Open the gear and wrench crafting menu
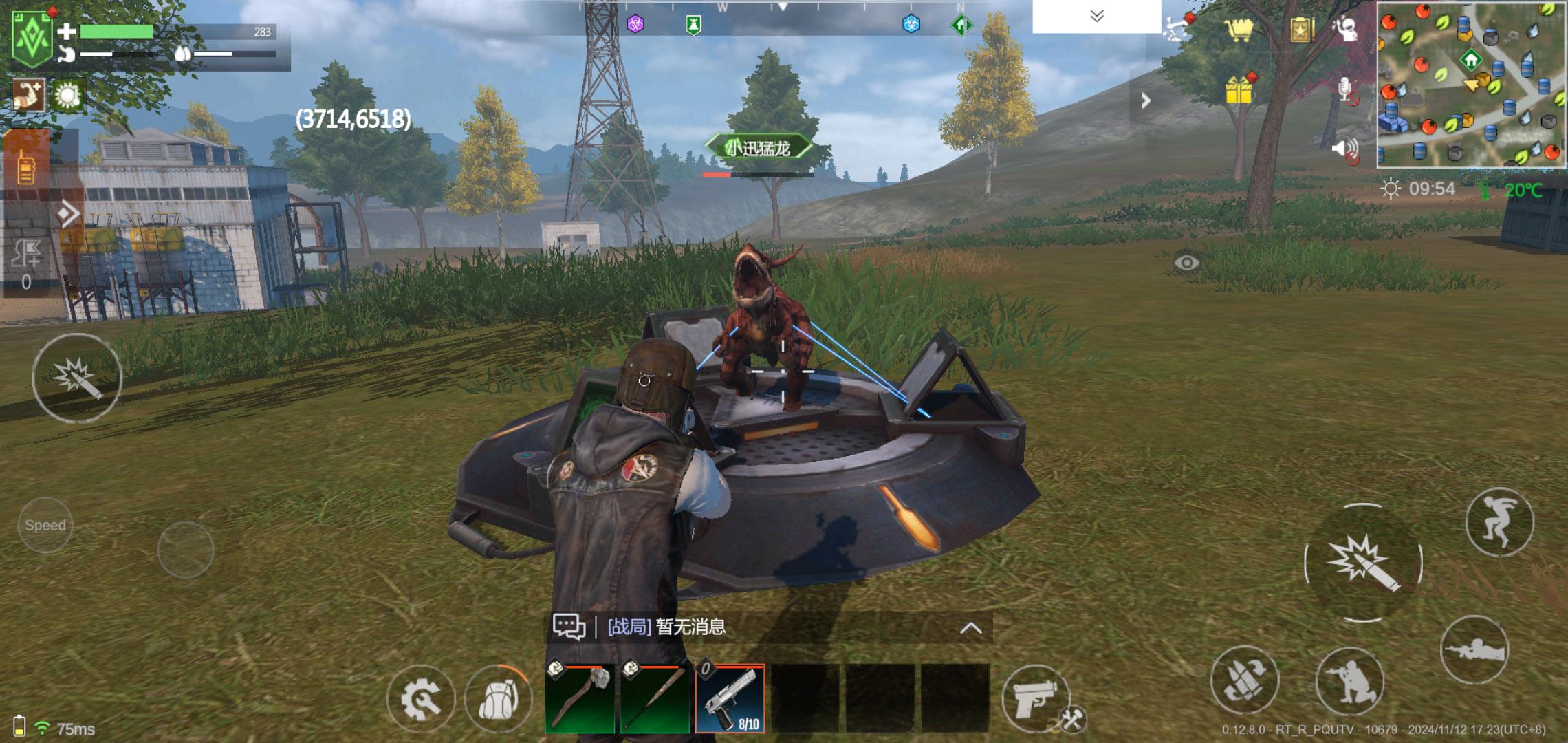The image size is (1568, 743). 420,700
